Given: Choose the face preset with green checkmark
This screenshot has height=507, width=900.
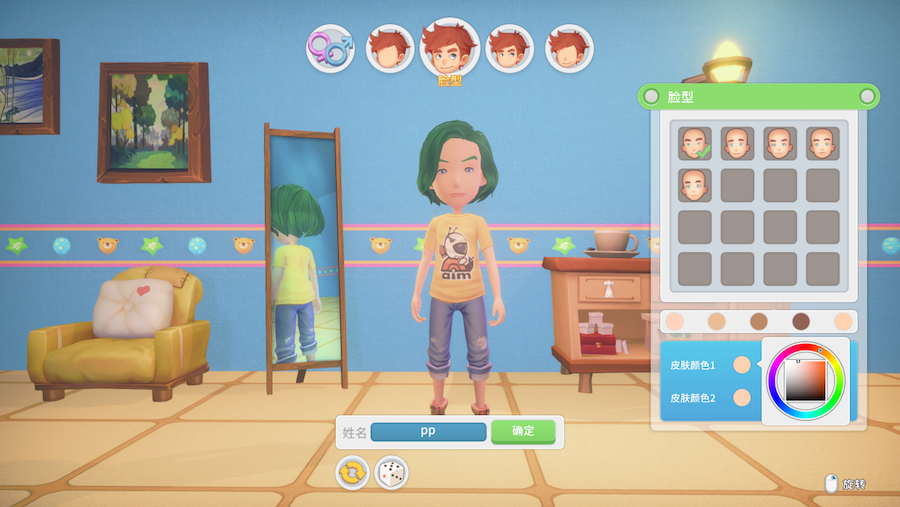Looking at the screenshot, I should tap(695, 144).
